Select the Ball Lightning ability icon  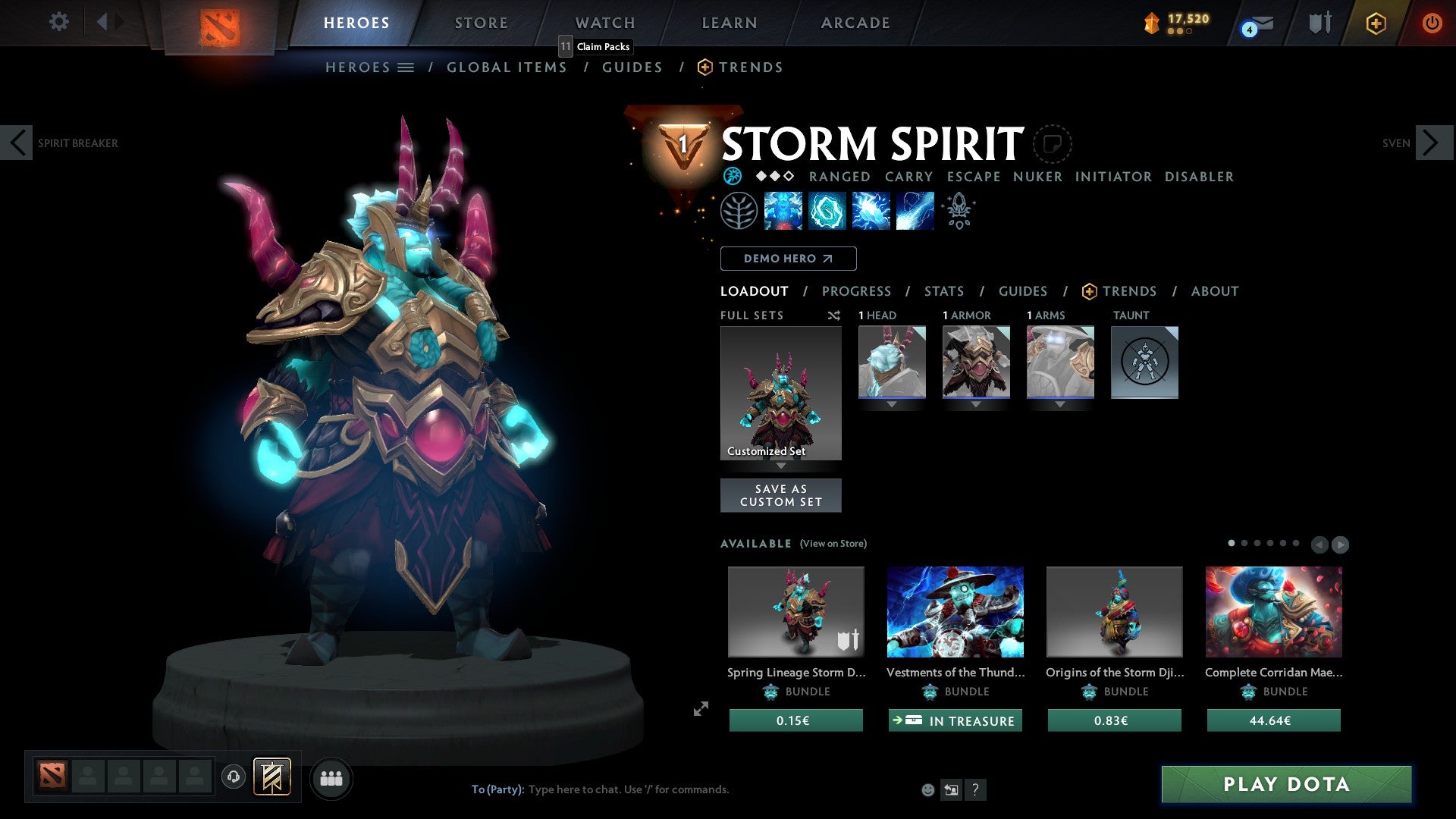[x=914, y=210]
